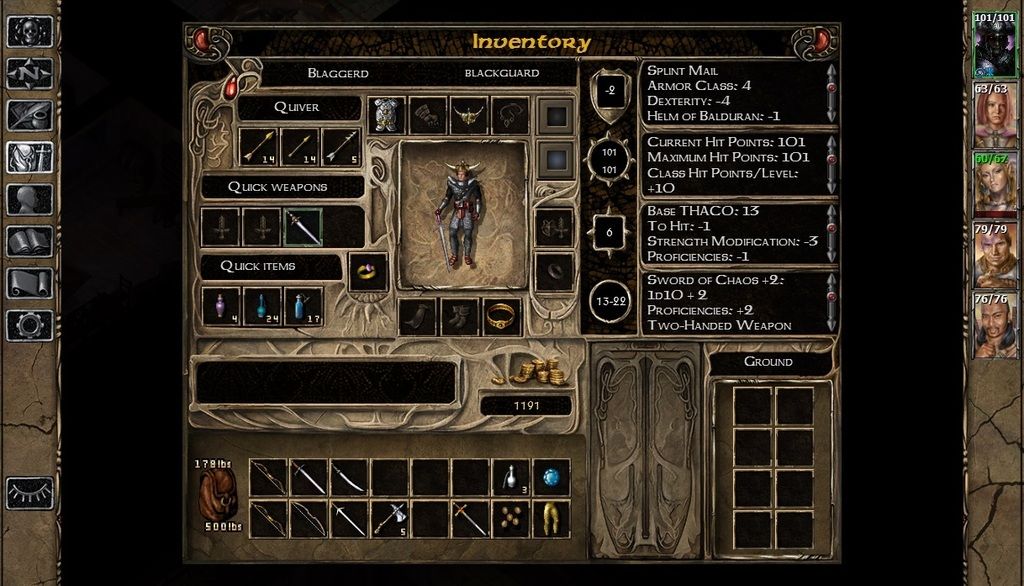This screenshot has width=1024, height=586.
Task: Open the area map compass button
Action: 30,73
